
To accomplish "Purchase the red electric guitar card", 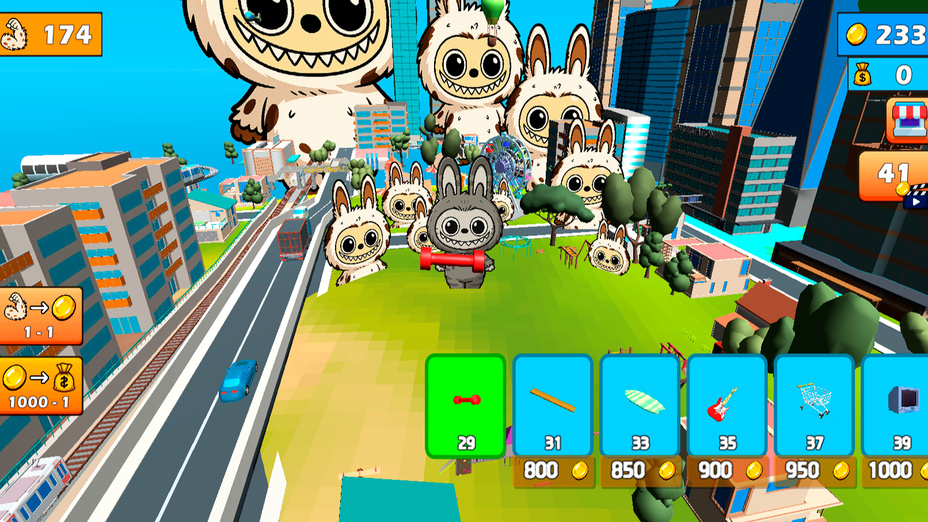I will (x=727, y=406).
